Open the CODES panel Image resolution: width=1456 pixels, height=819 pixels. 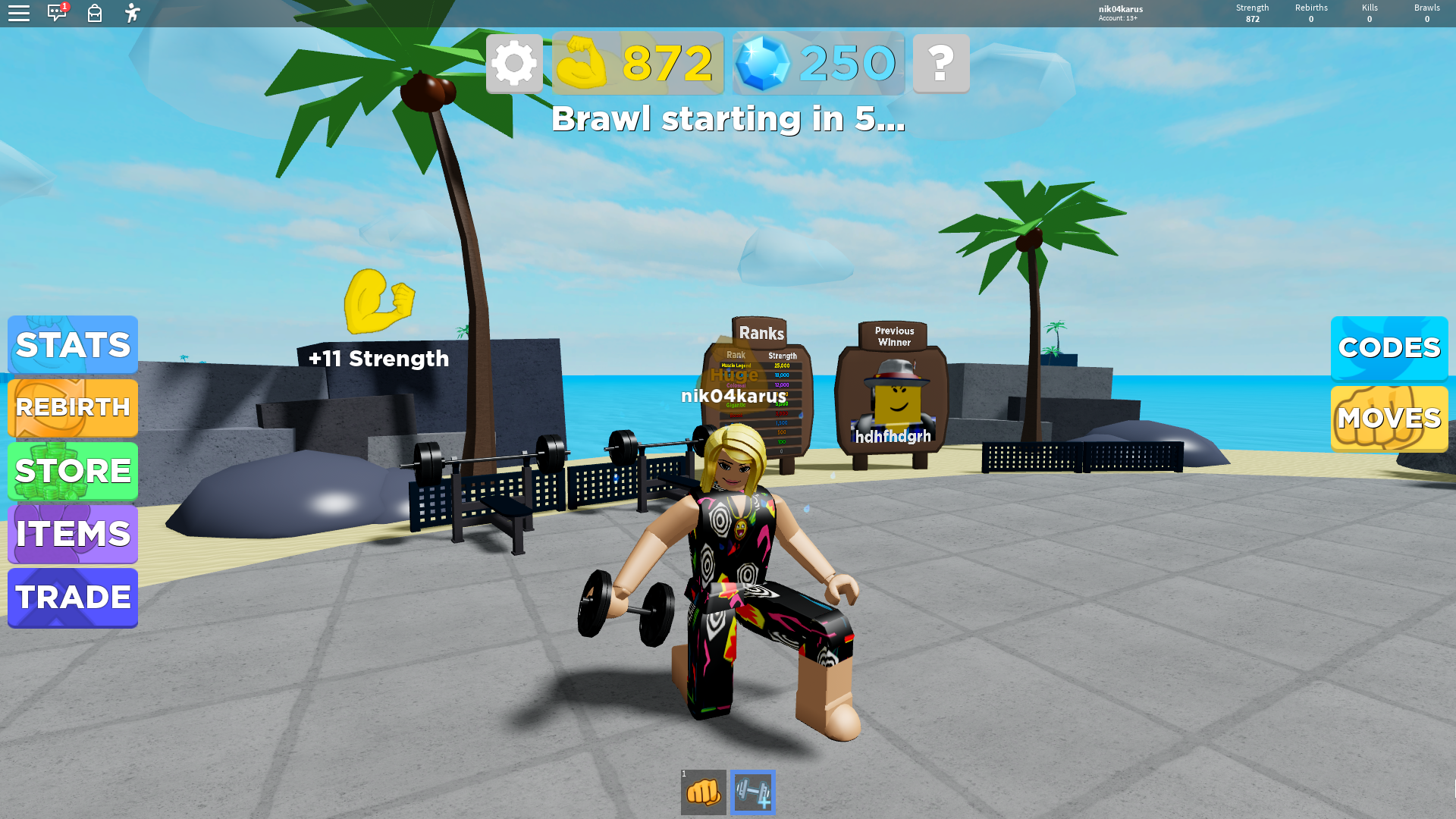(1389, 348)
